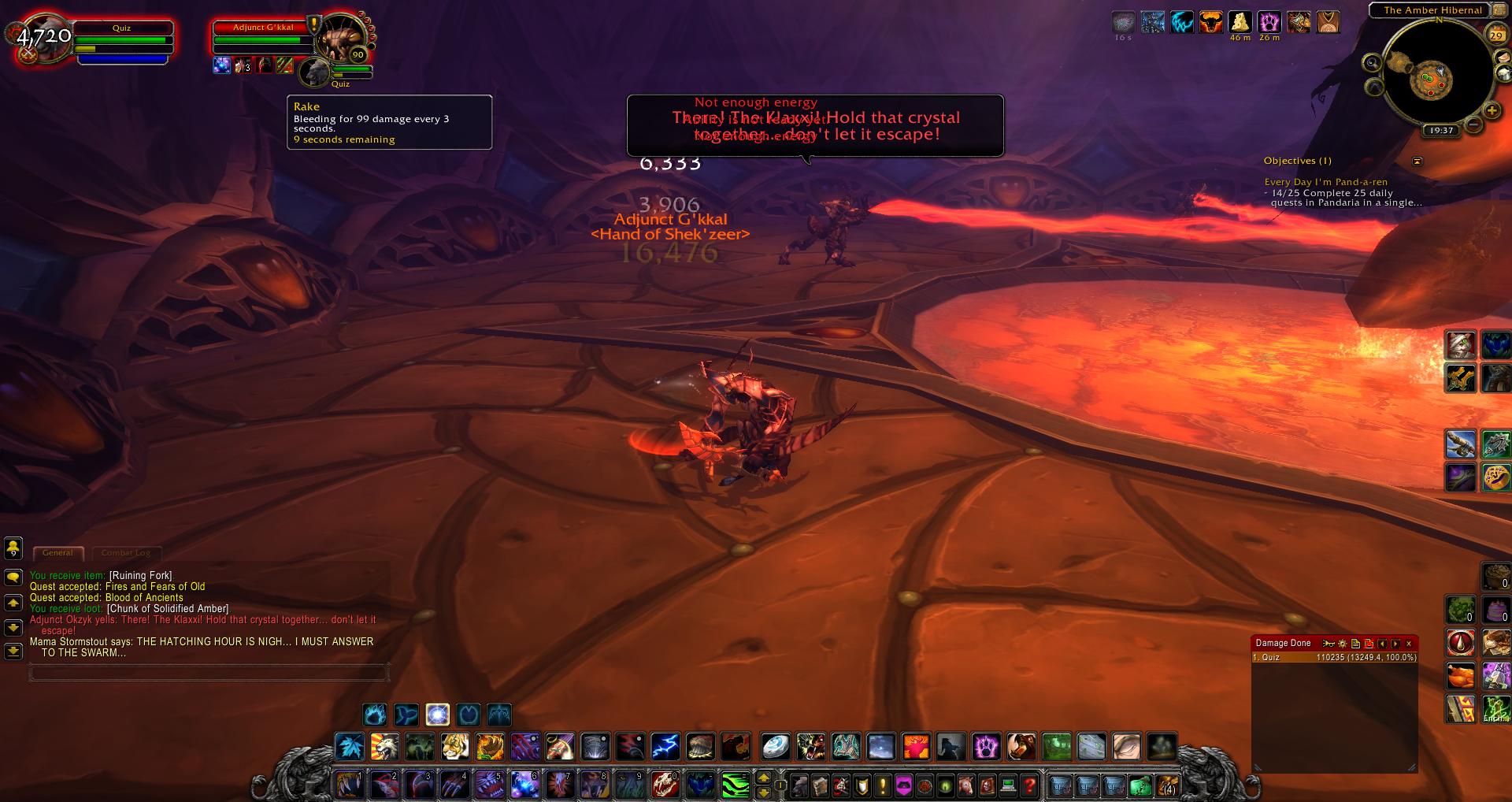This screenshot has width=1512, height=802.
Task: Use the white skull ability in slot 0
Action: [665, 785]
